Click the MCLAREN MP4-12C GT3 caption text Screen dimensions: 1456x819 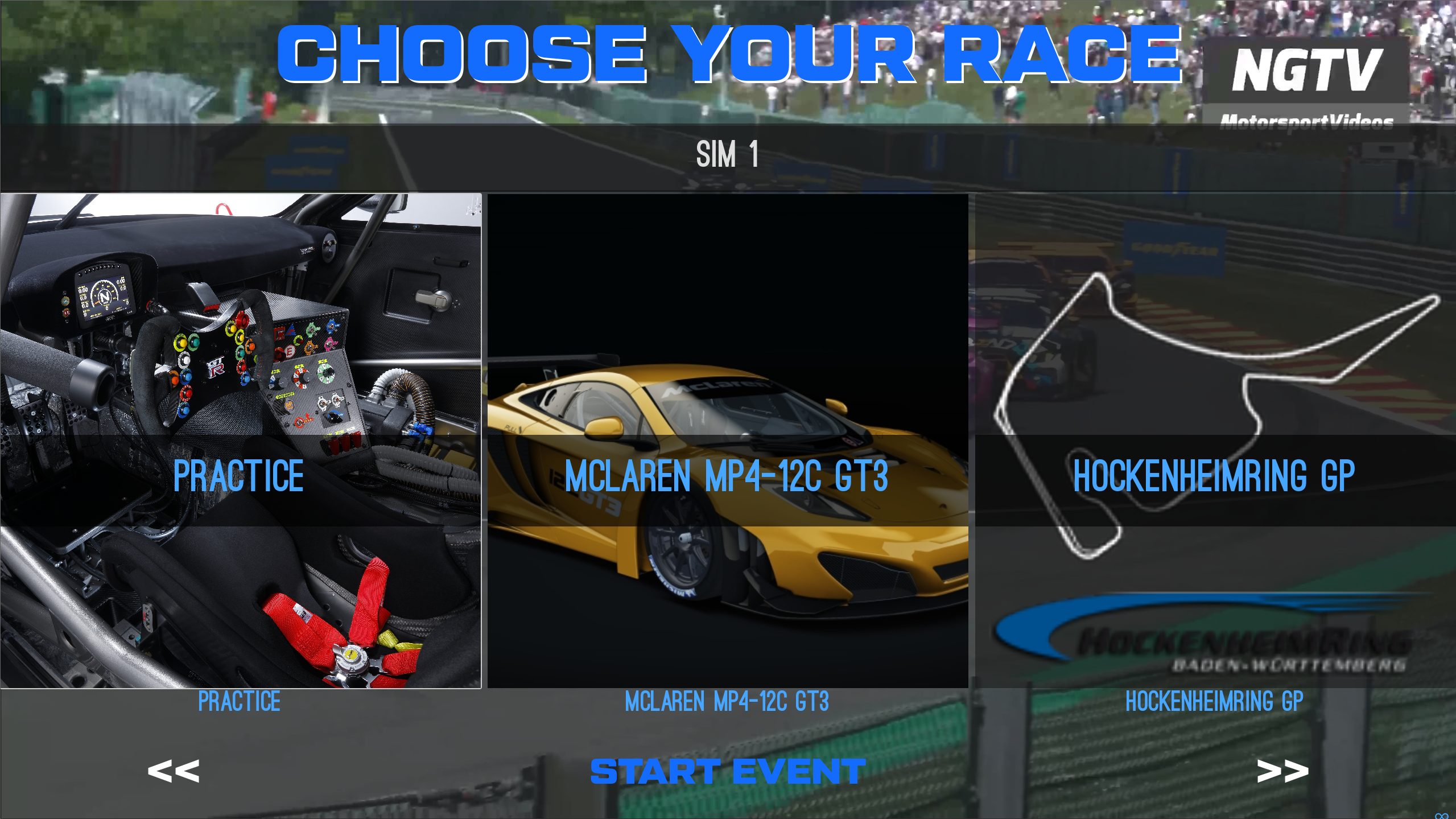click(x=728, y=702)
